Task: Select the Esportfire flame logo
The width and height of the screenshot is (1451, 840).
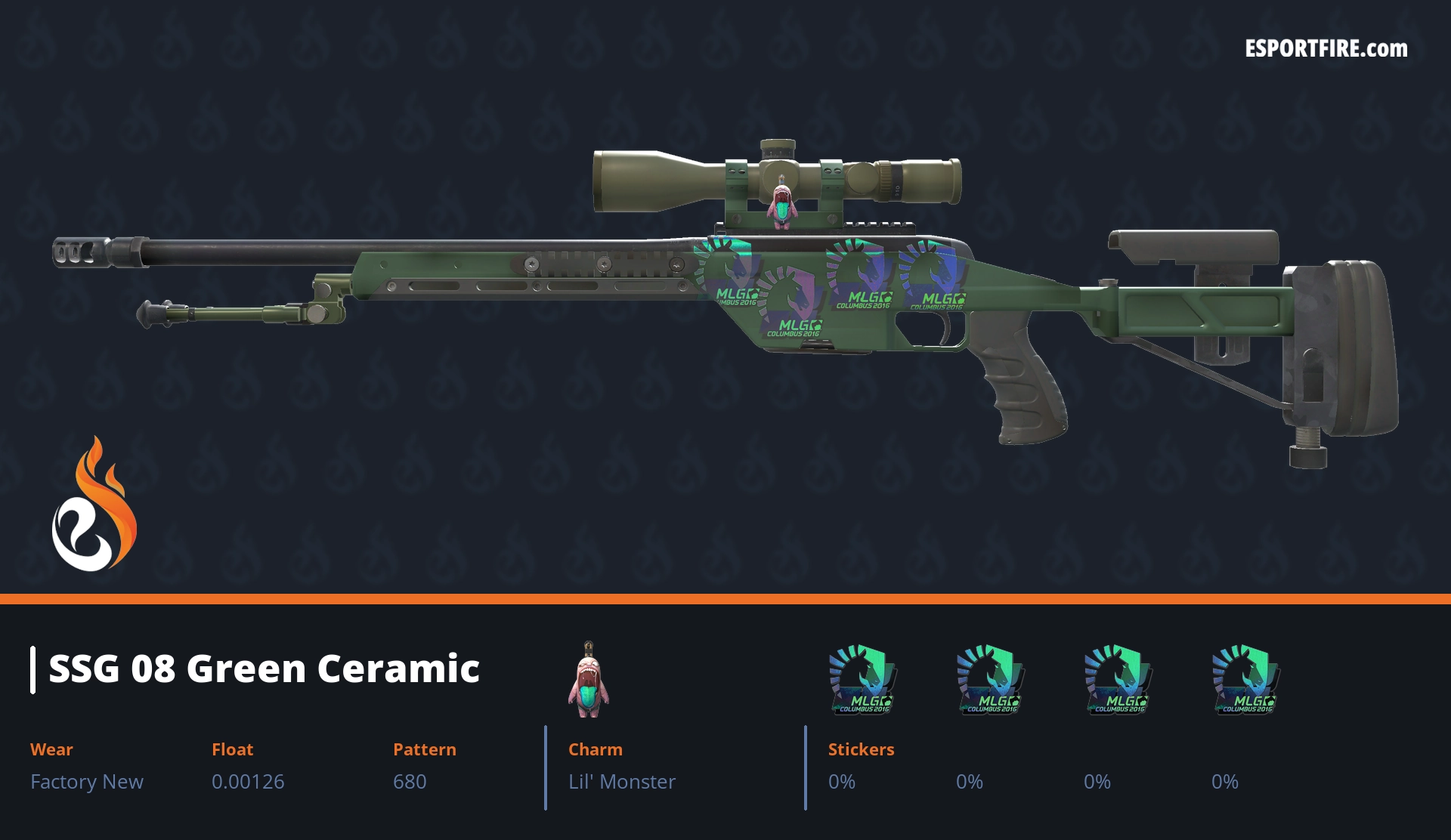Action: (94, 506)
